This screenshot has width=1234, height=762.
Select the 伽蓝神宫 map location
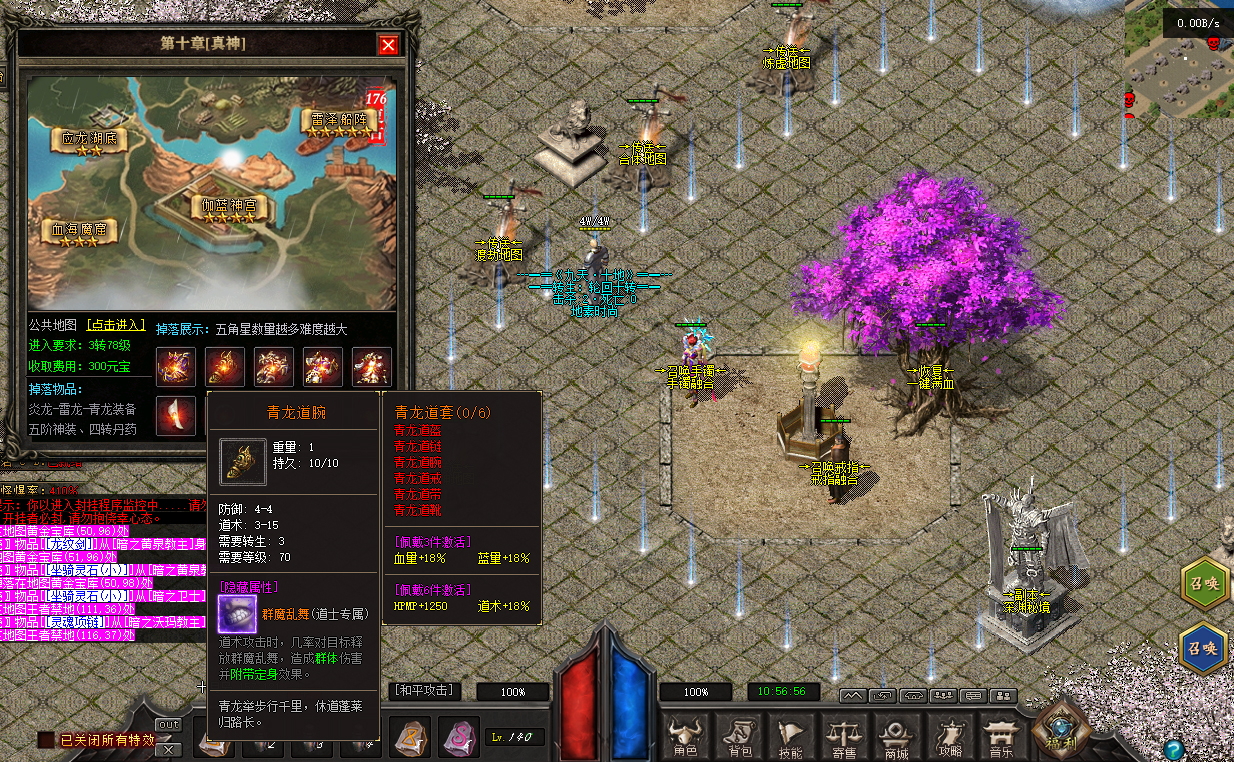229,208
